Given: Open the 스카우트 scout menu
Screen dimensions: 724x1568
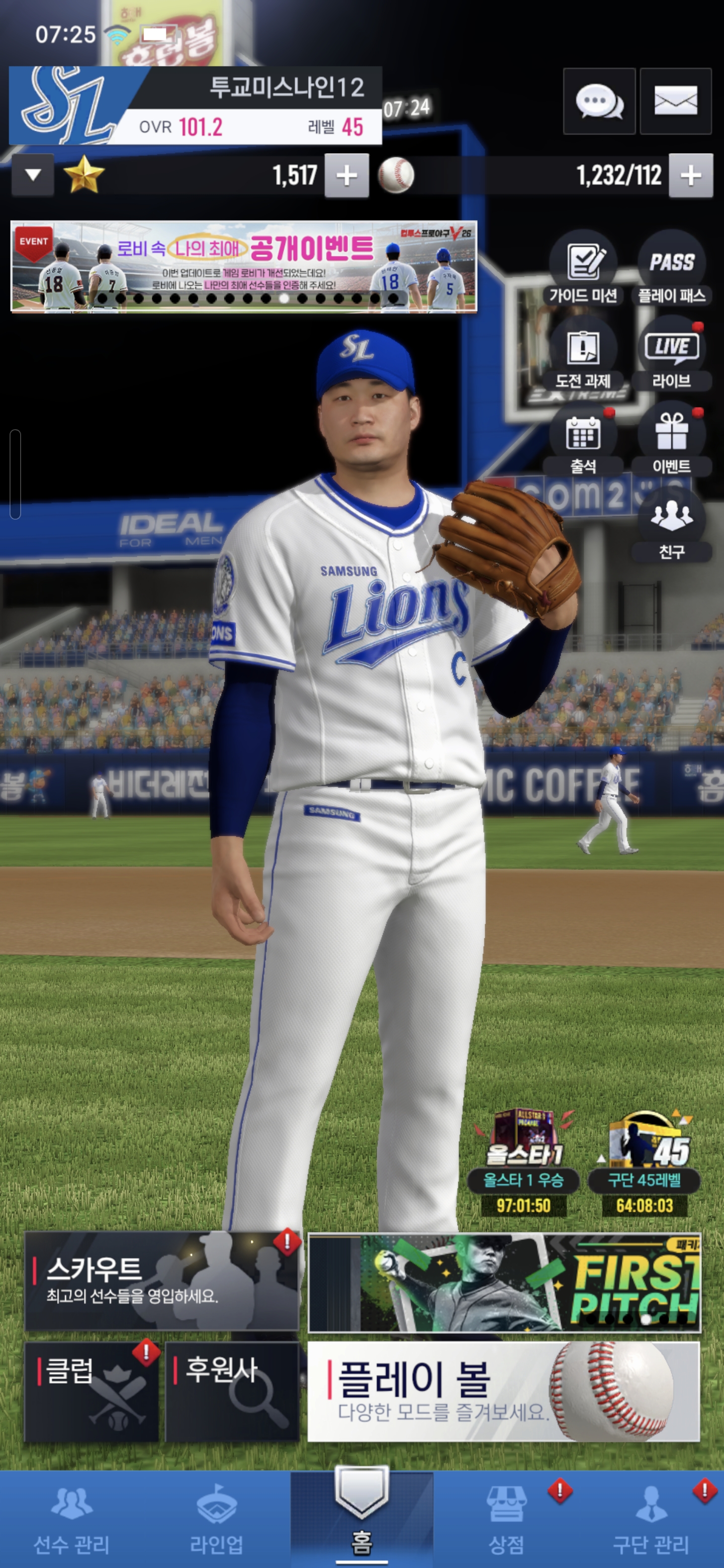Looking at the screenshot, I should pos(161,1281).
